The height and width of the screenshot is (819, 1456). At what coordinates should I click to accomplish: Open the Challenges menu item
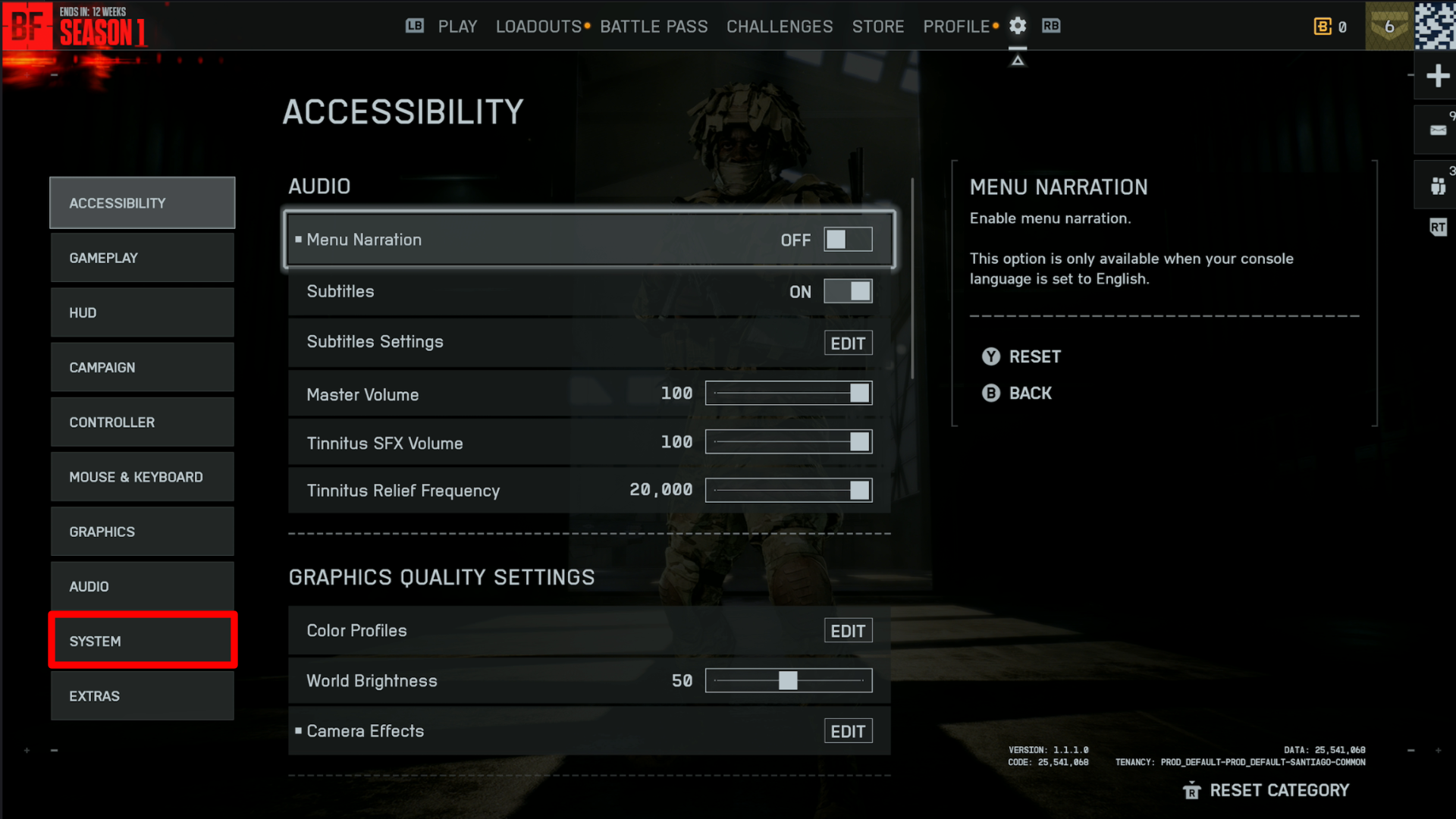pos(779,26)
